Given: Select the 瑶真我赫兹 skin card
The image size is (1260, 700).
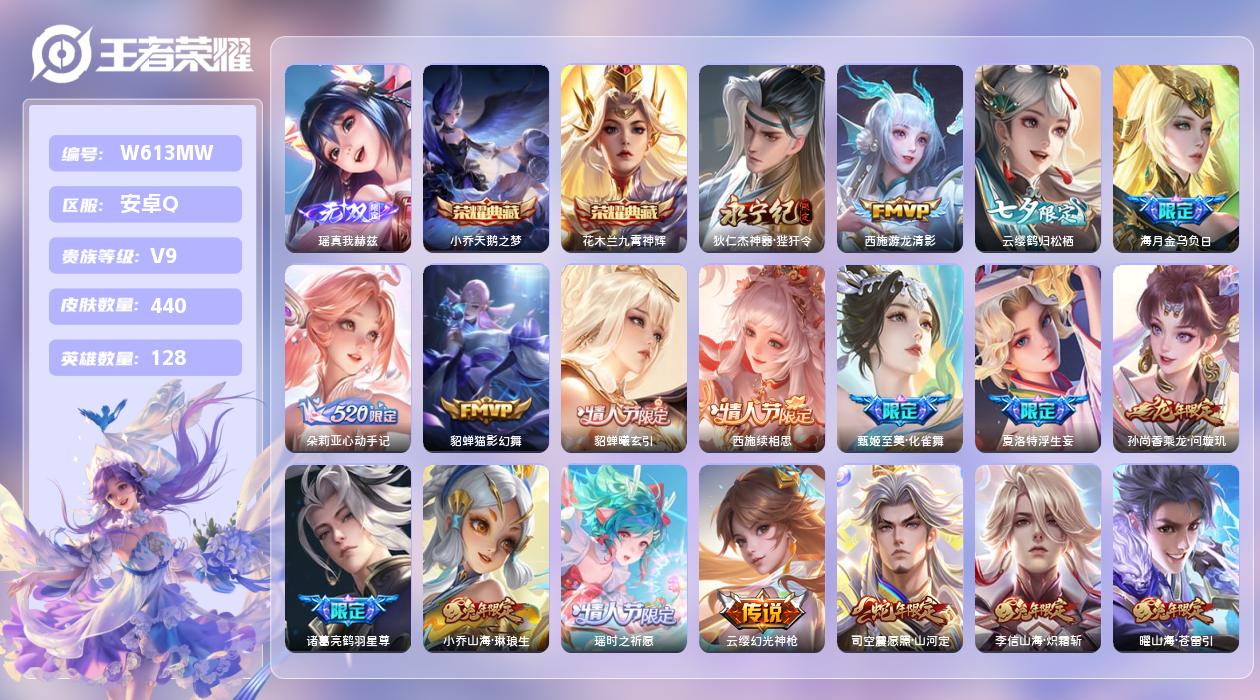Looking at the screenshot, I should tap(348, 158).
